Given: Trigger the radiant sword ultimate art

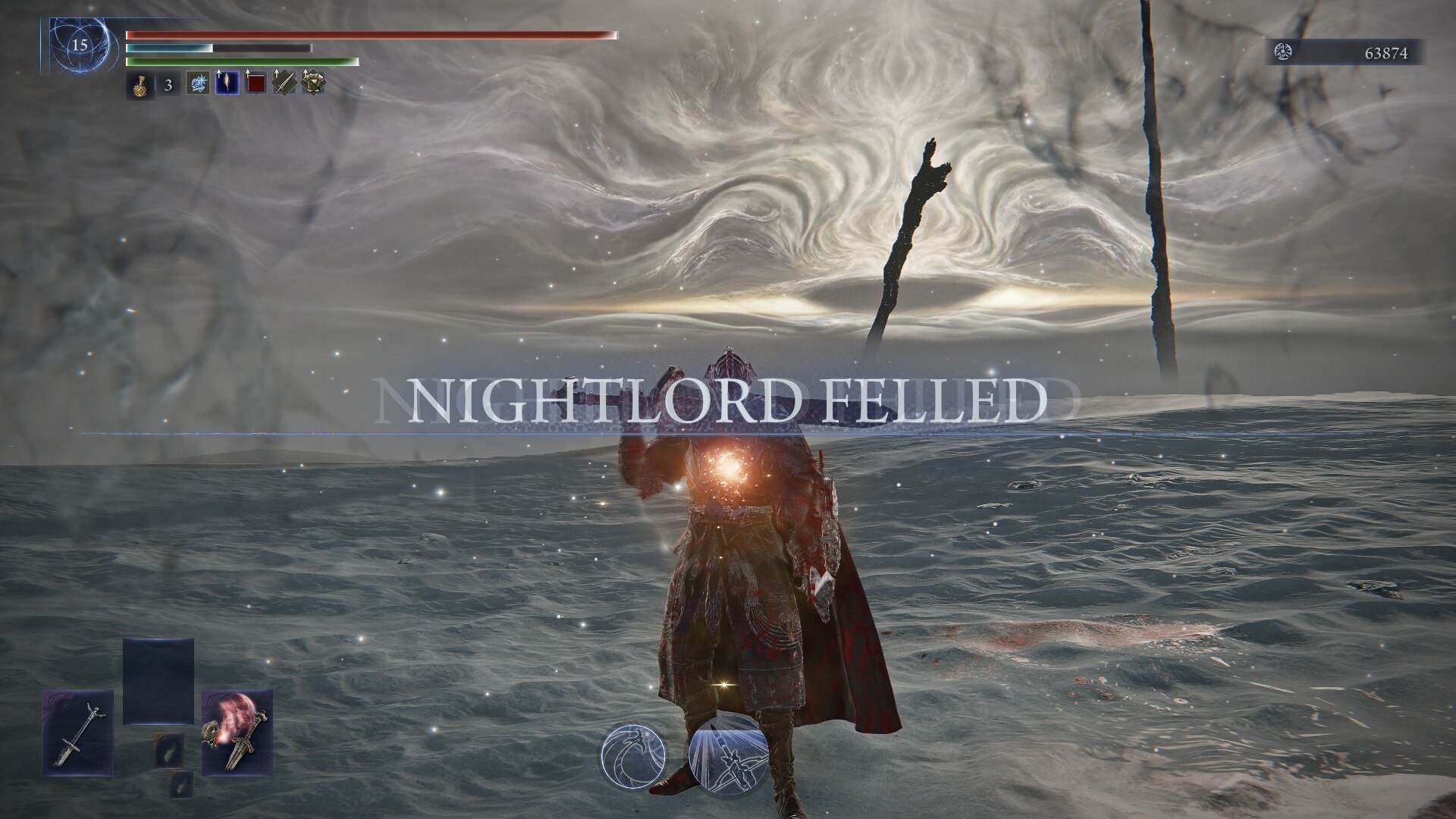Looking at the screenshot, I should (x=725, y=755).
